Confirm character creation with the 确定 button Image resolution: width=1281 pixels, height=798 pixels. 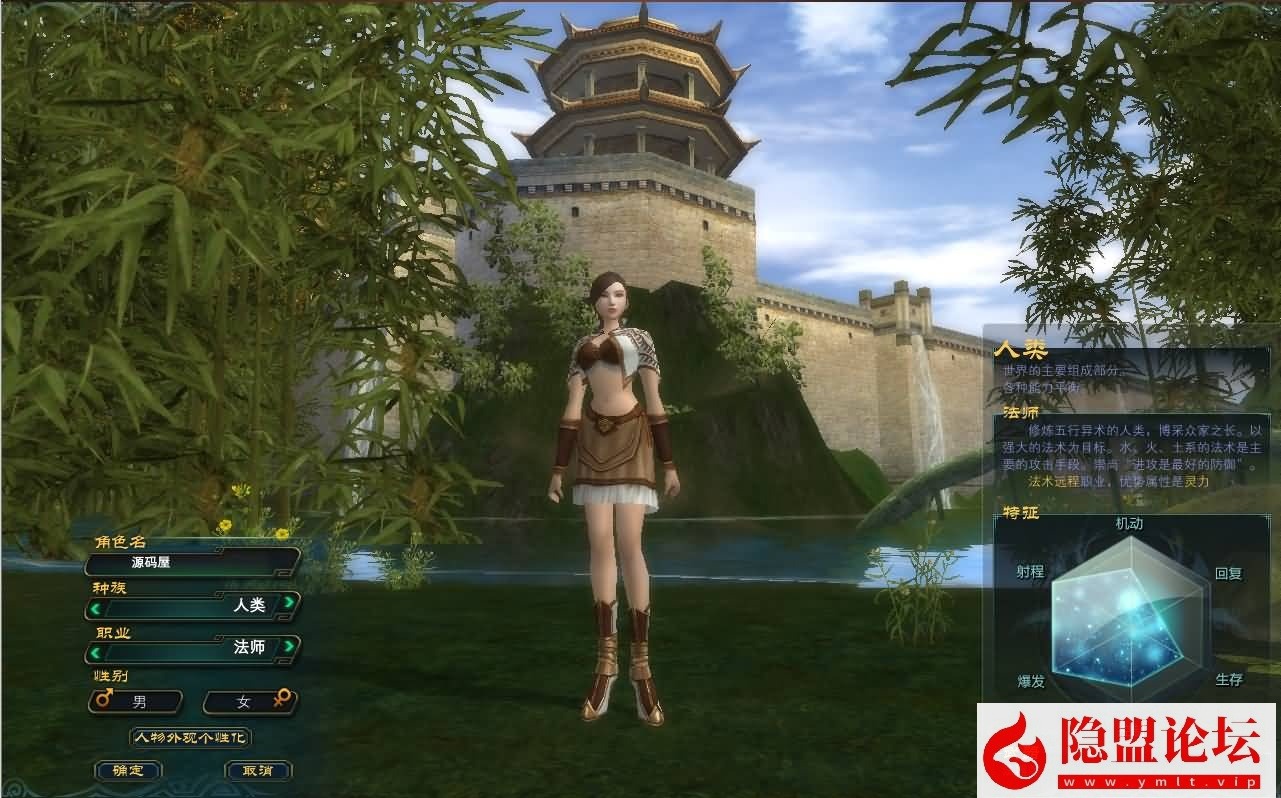128,770
